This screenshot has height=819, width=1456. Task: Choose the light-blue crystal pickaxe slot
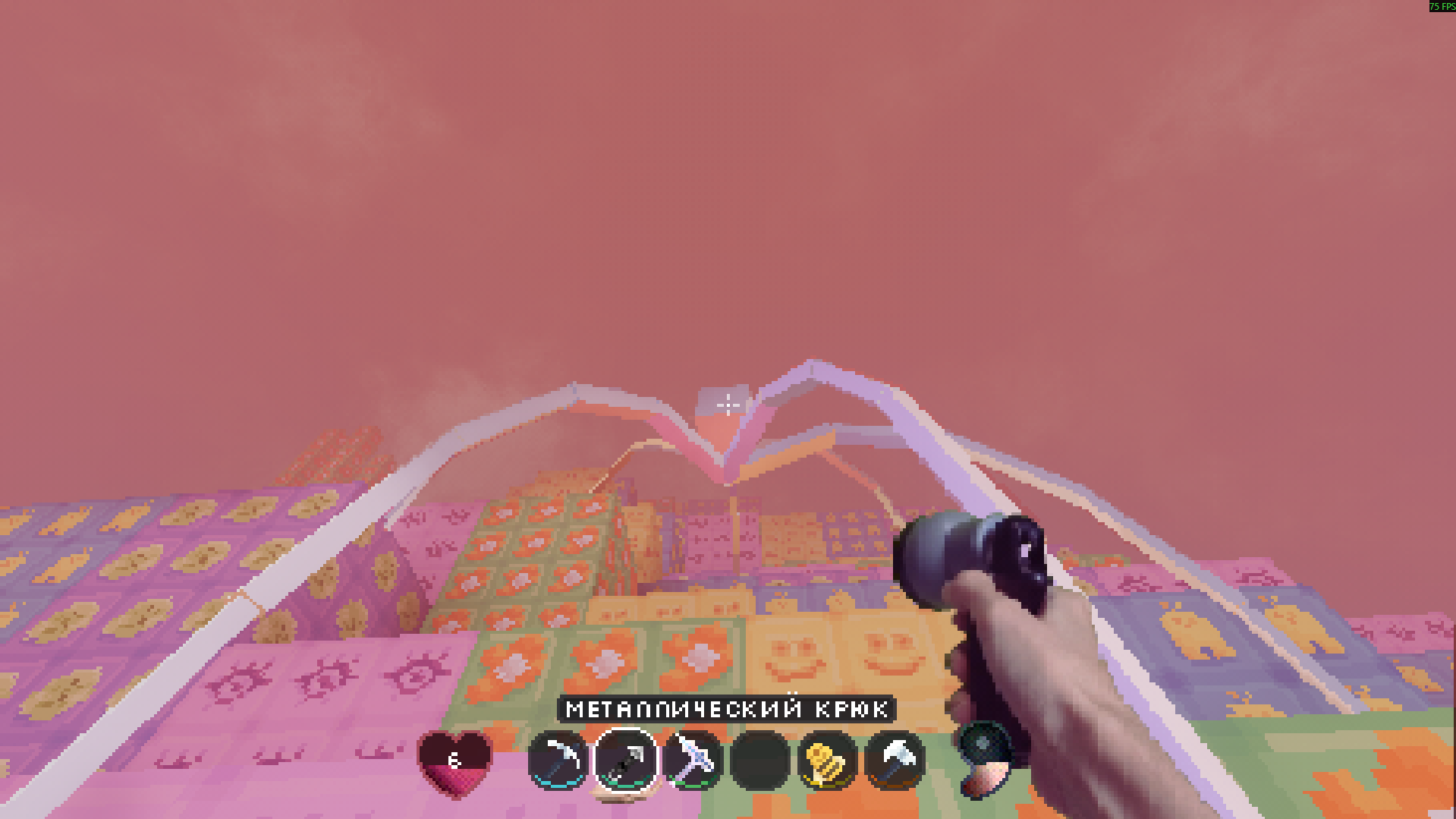click(x=693, y=760)
